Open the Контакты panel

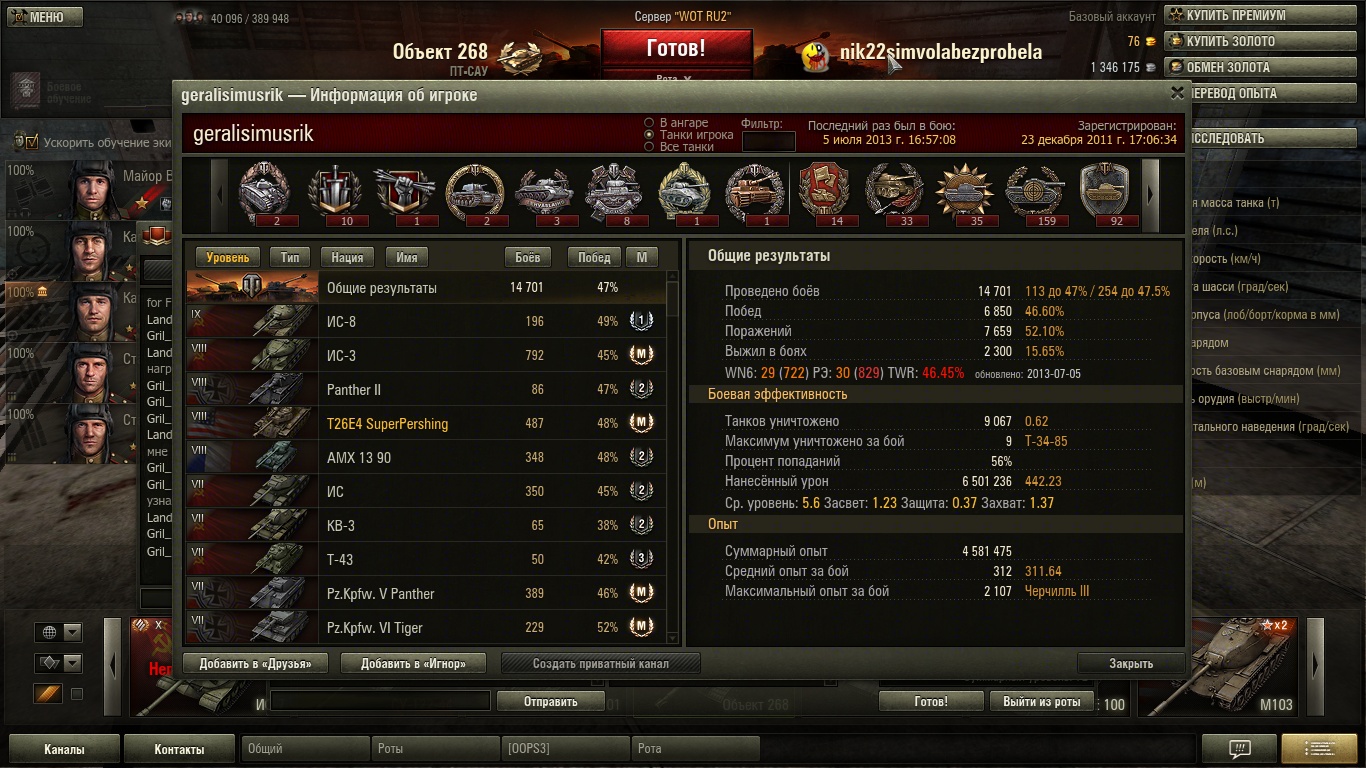[x=179, y=749]
